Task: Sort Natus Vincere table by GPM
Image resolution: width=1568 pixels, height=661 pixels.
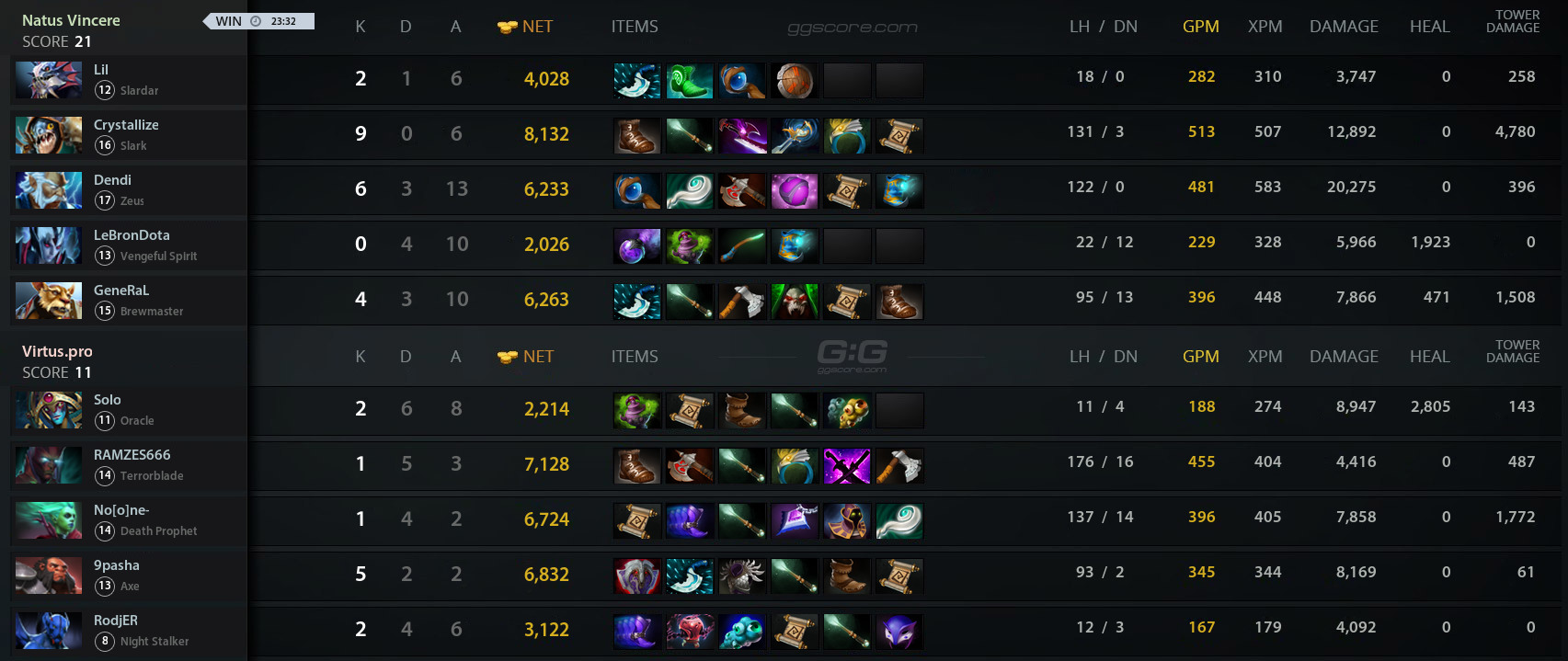Action: tap(1200, 27)
